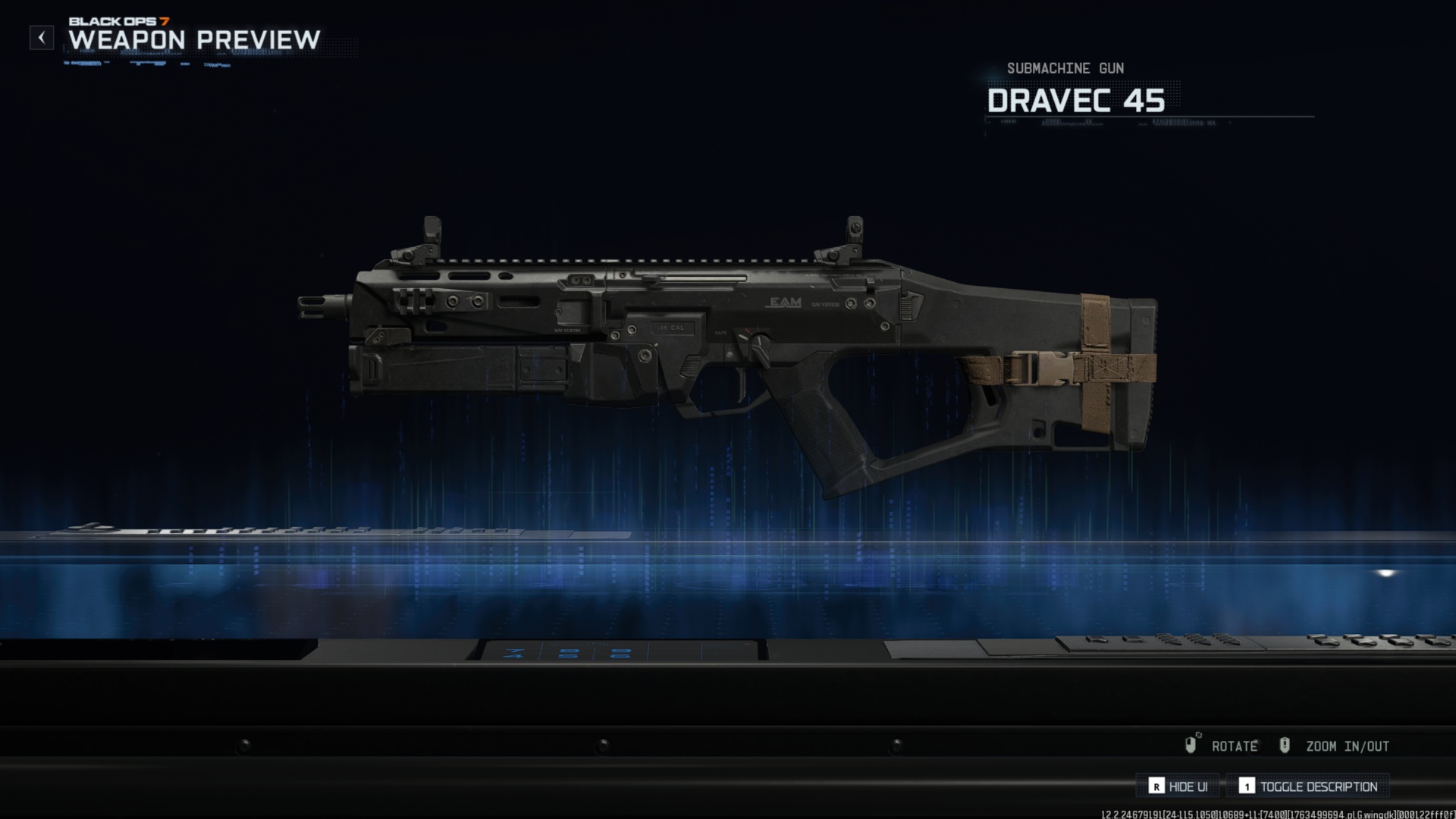Click the ROTATE control hint

1236,746
